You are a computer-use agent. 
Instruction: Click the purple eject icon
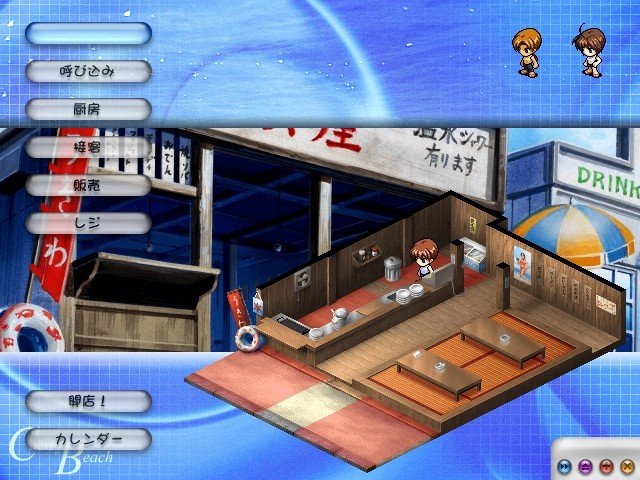point(586,465)
